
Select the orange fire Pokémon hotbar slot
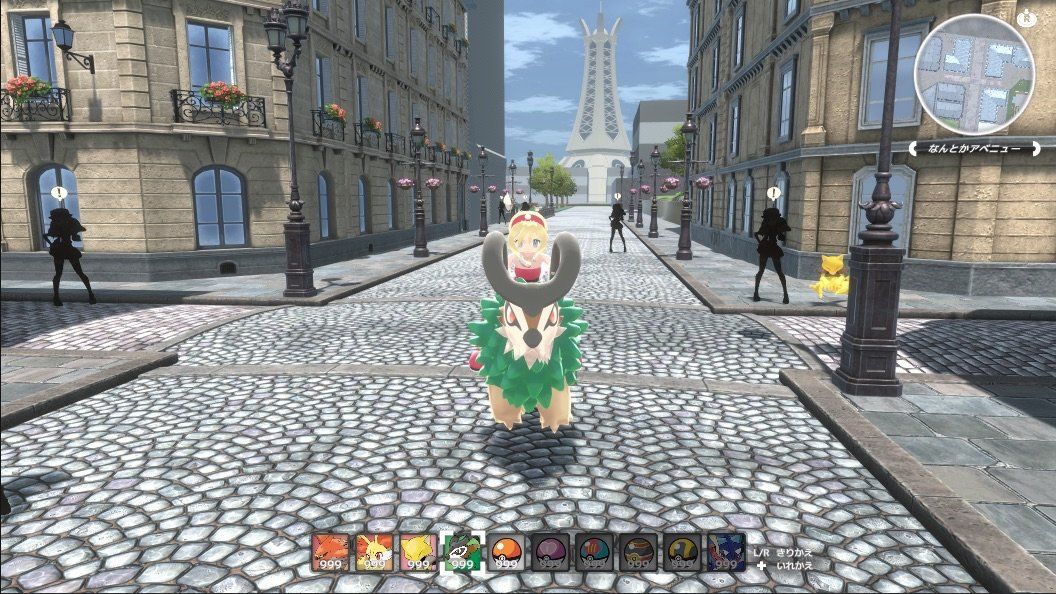(330, 552)
